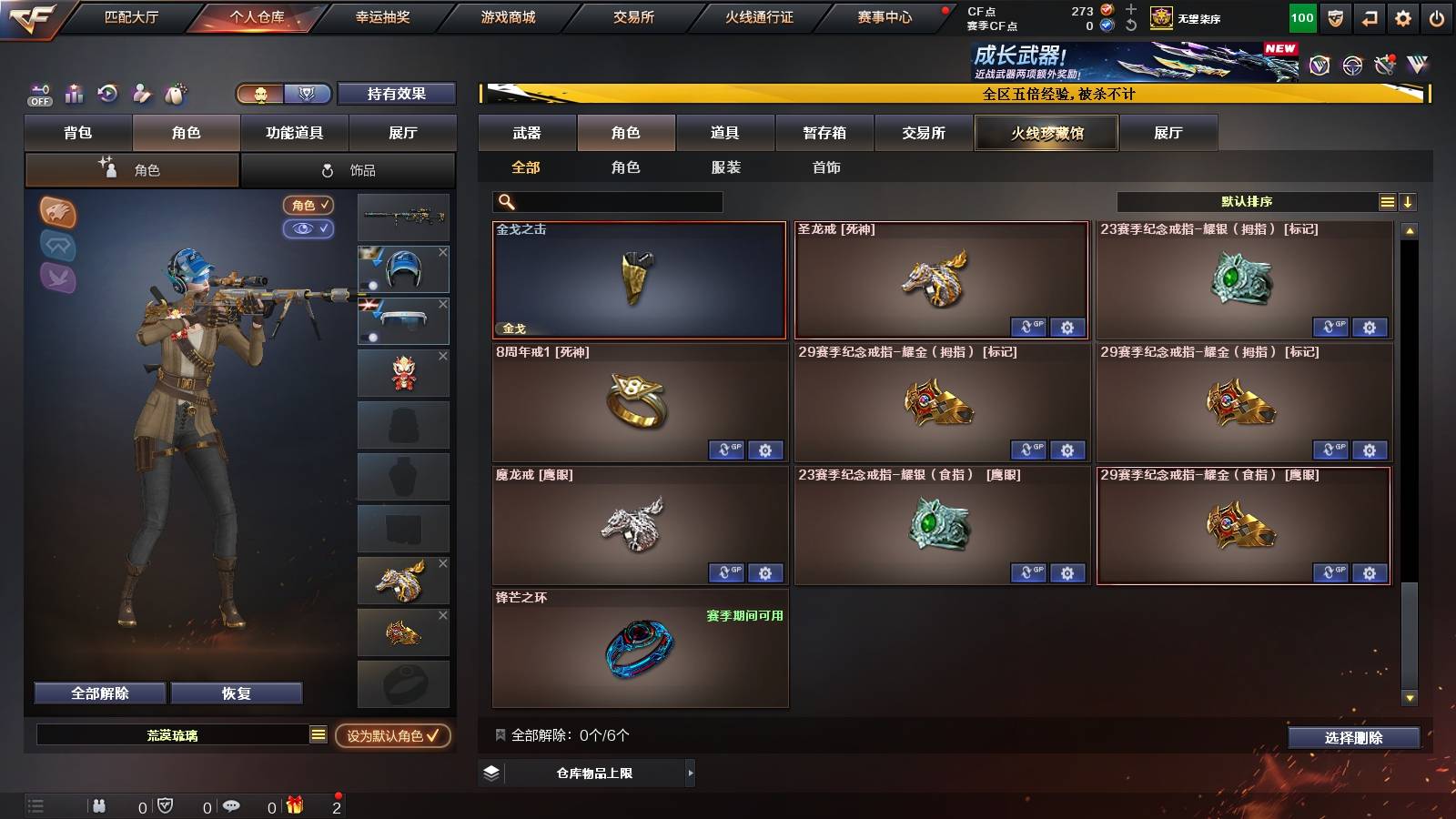
Task: Open the 默认排序 sorting dropdown
Action: (1247, 201)
